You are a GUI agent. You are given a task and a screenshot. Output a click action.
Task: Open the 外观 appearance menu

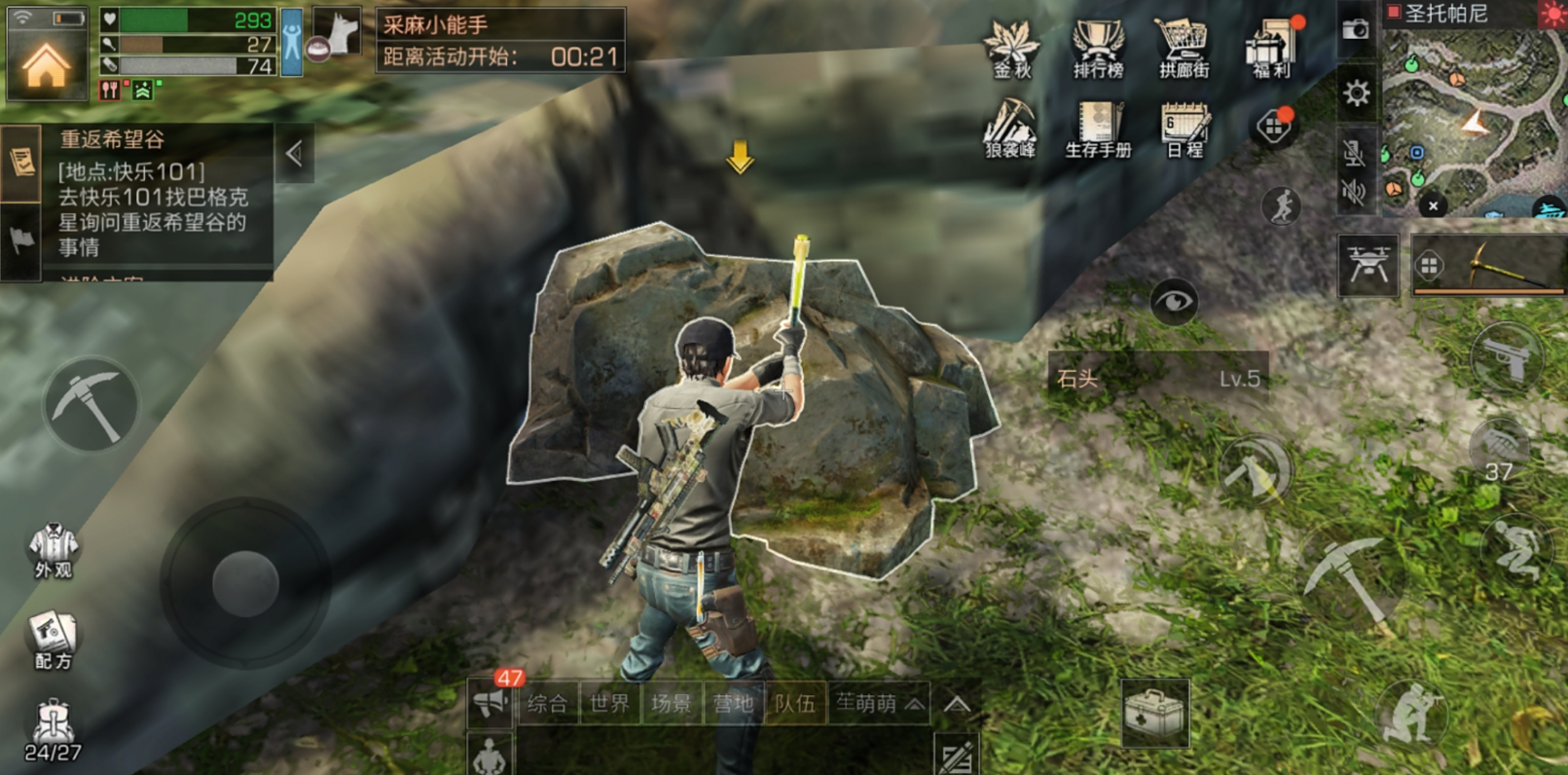[x=53, y=550]
